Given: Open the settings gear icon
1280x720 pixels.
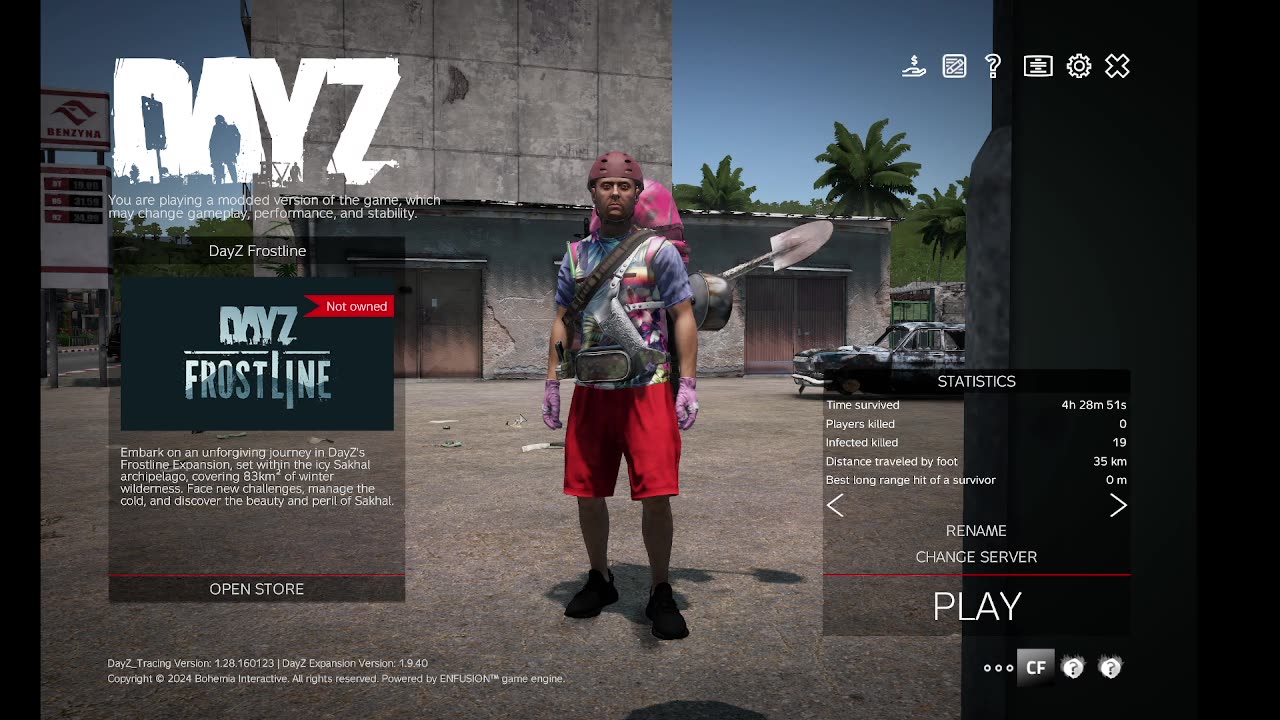Looking at the screenshot, I should pyautogui.click(x=1078, y=67).
